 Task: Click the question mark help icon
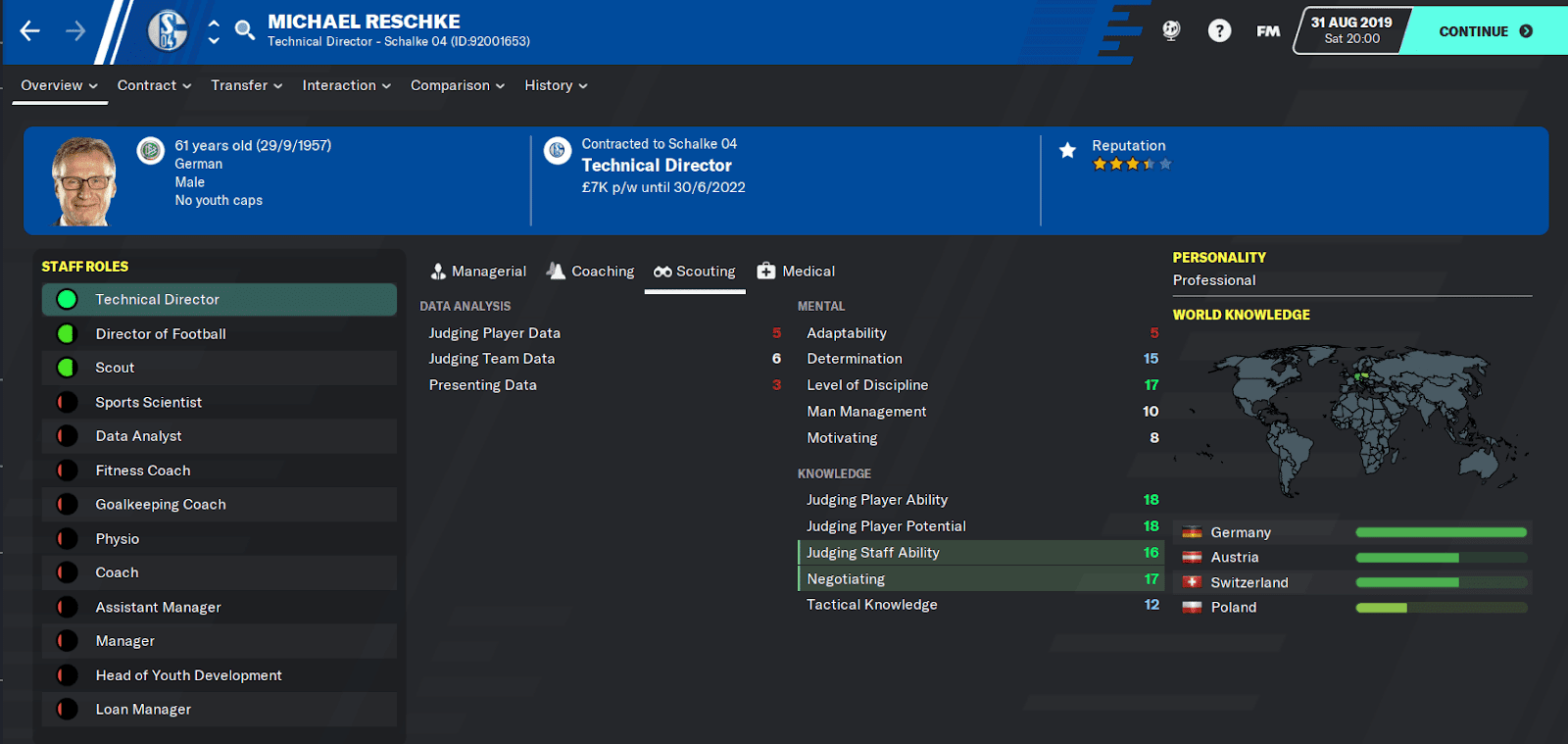coord(1219,30)
